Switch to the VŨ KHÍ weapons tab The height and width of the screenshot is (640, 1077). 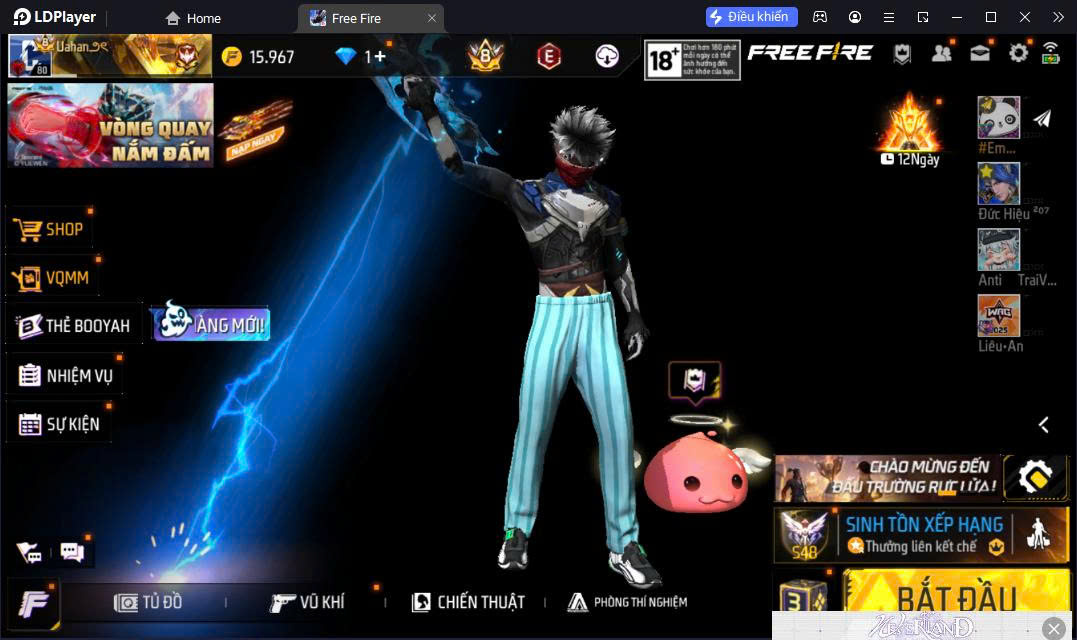(x=308, y=602)
